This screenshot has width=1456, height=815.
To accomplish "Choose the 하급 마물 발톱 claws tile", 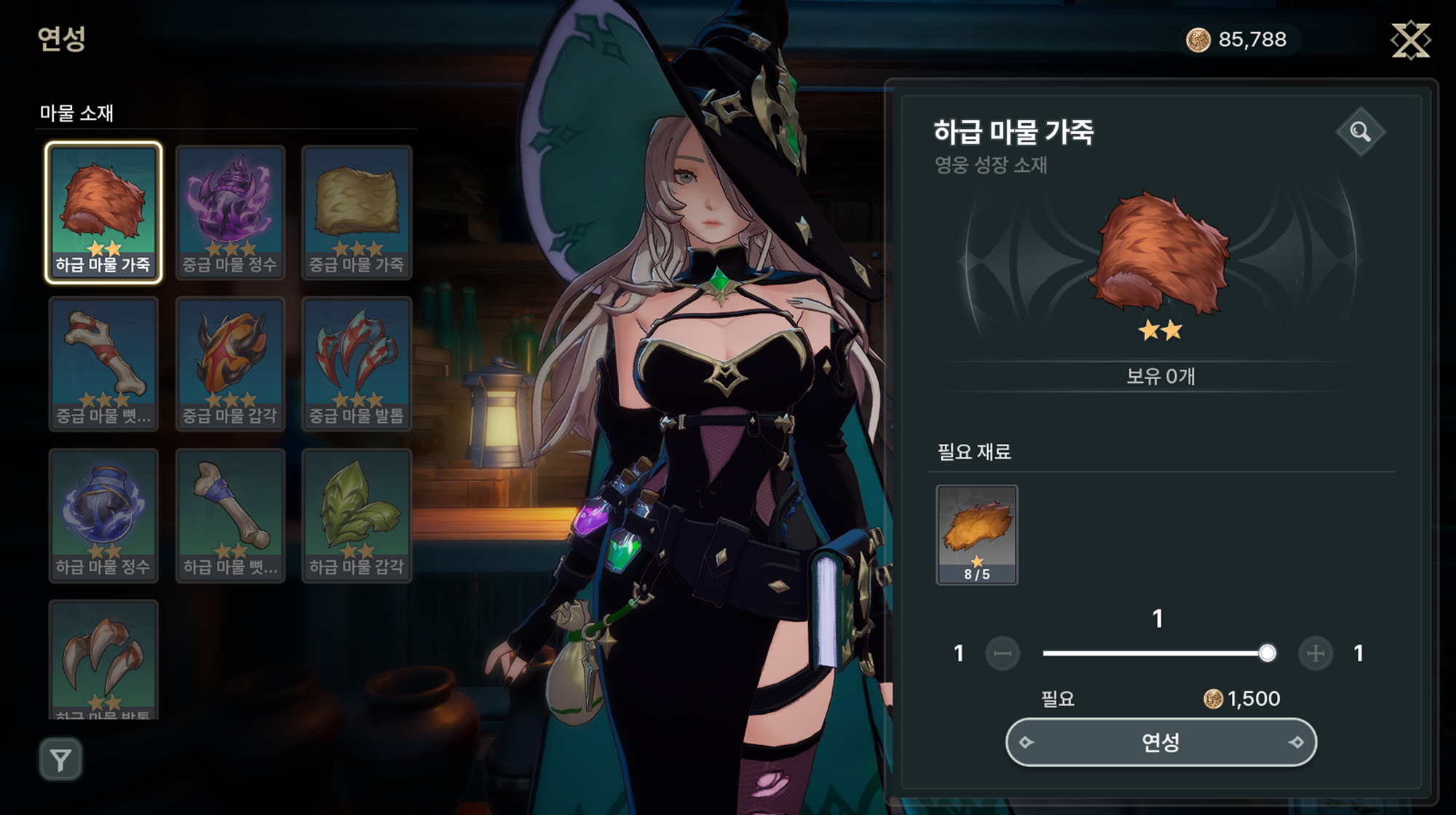I will coord(103,659).
